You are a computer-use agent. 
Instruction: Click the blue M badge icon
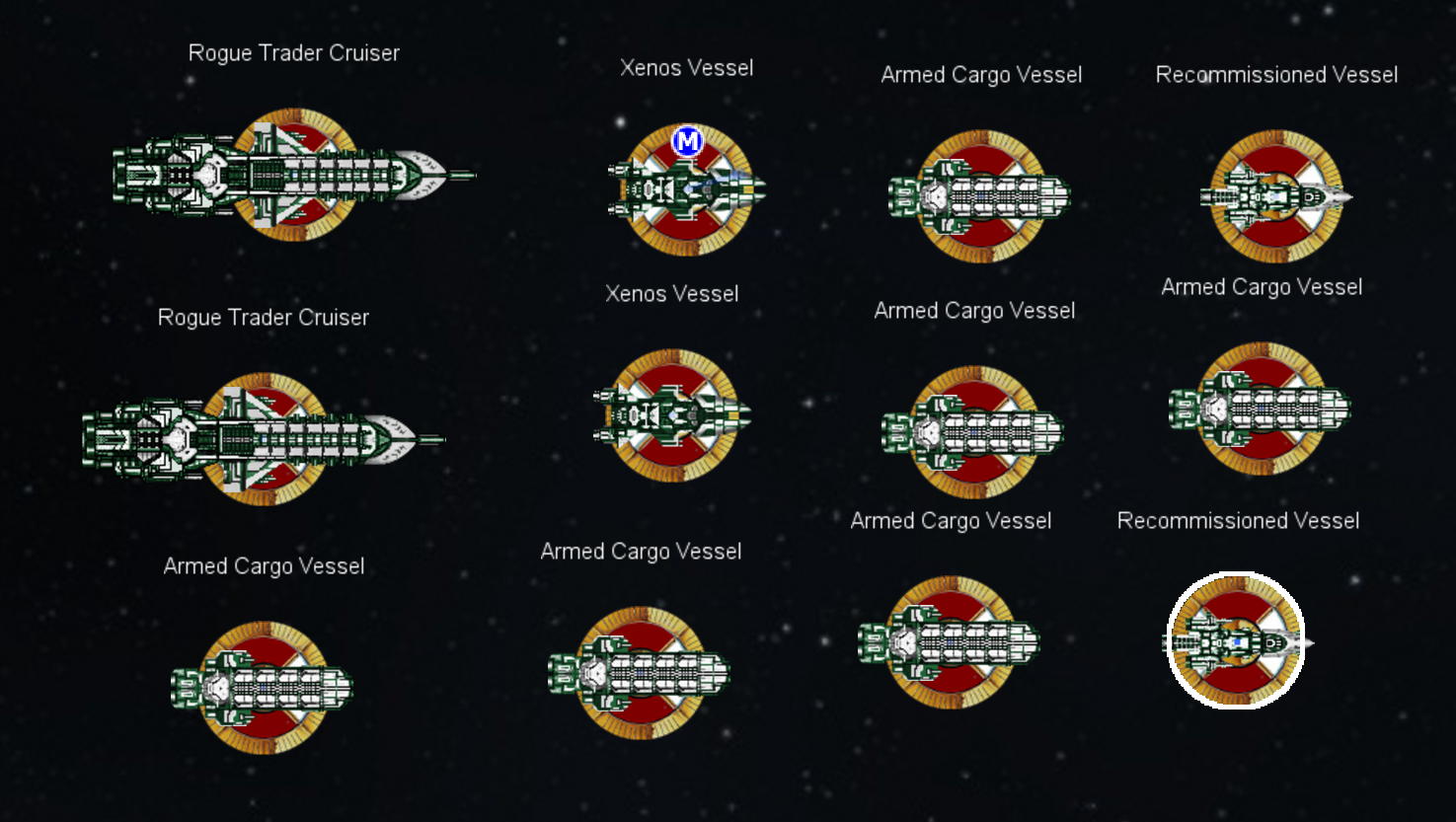(687, 142)
